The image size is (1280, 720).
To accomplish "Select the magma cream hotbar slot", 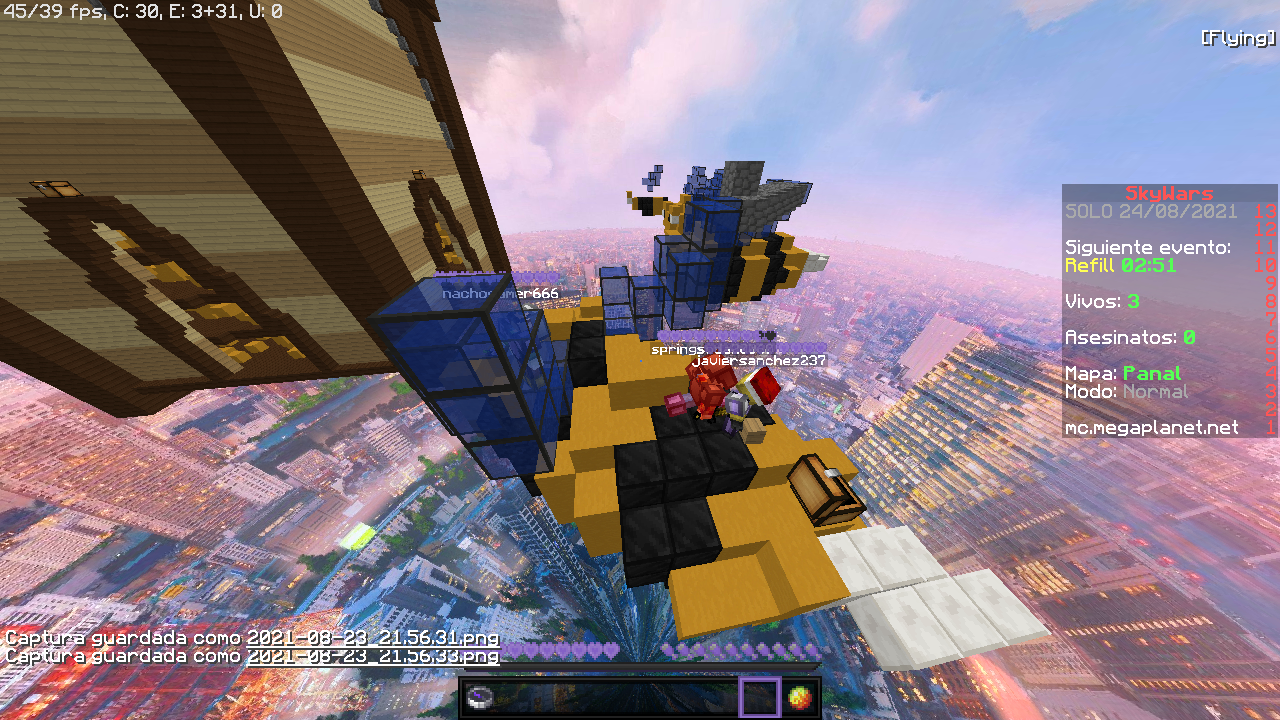I will coord(800,697).
